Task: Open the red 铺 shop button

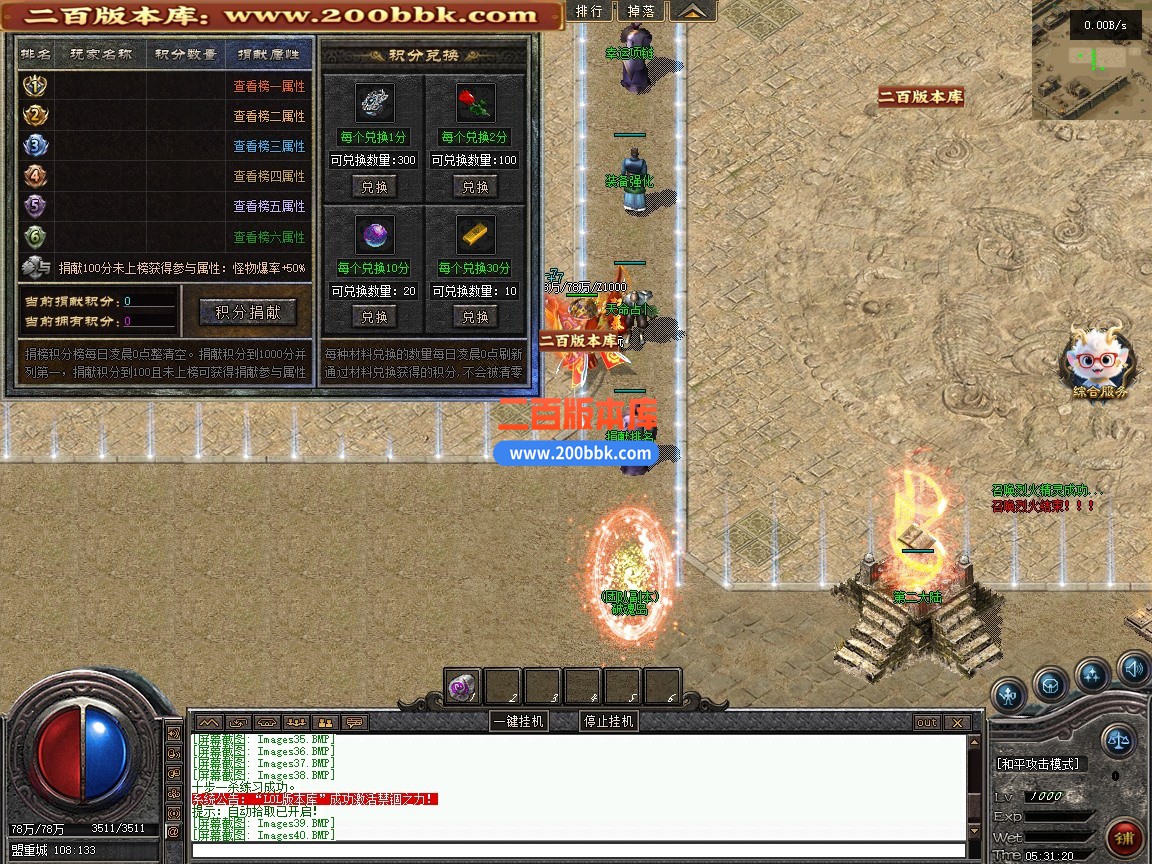Action: pyautogui.click(x=1126, y=837)
